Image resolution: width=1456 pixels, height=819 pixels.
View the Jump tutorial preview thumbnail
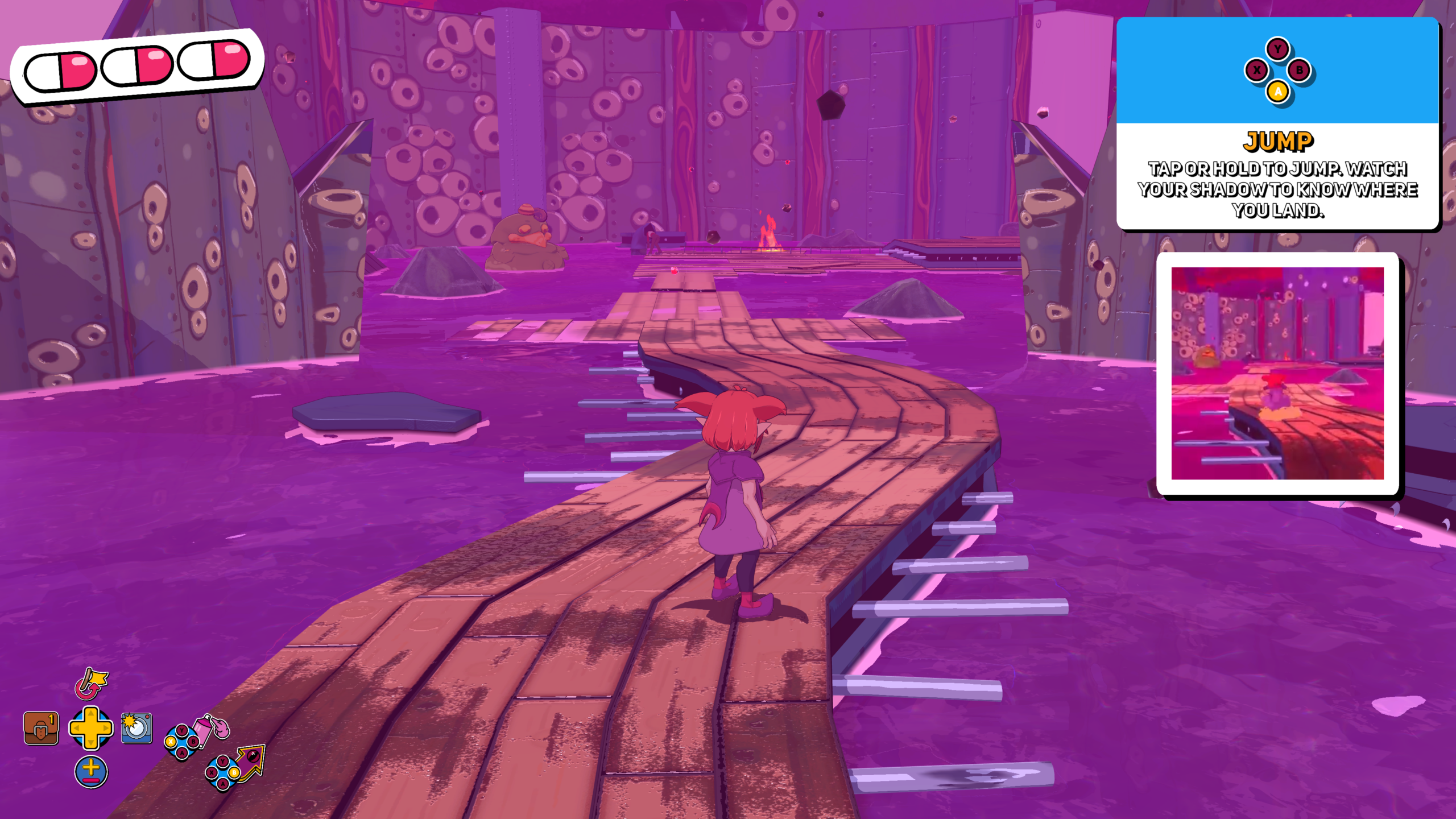(1277, 373)
